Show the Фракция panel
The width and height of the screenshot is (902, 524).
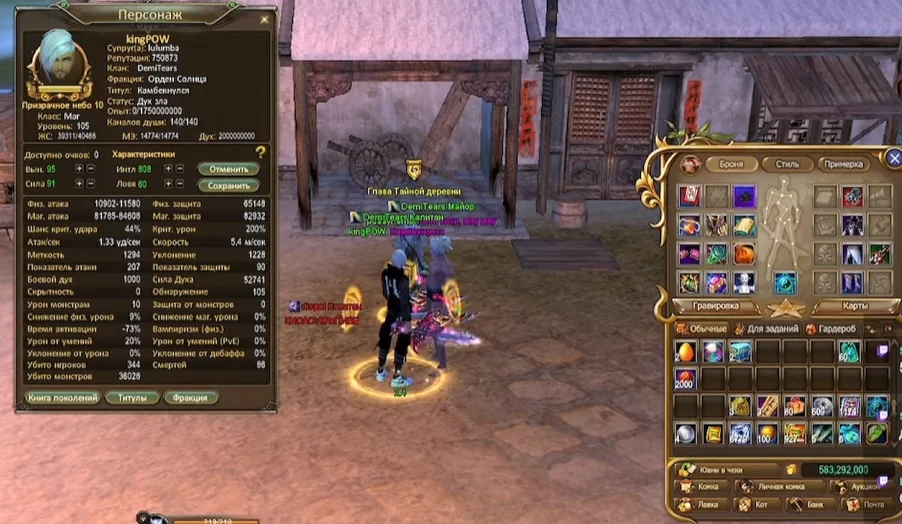pyautogui.click(x=190, y=398)
